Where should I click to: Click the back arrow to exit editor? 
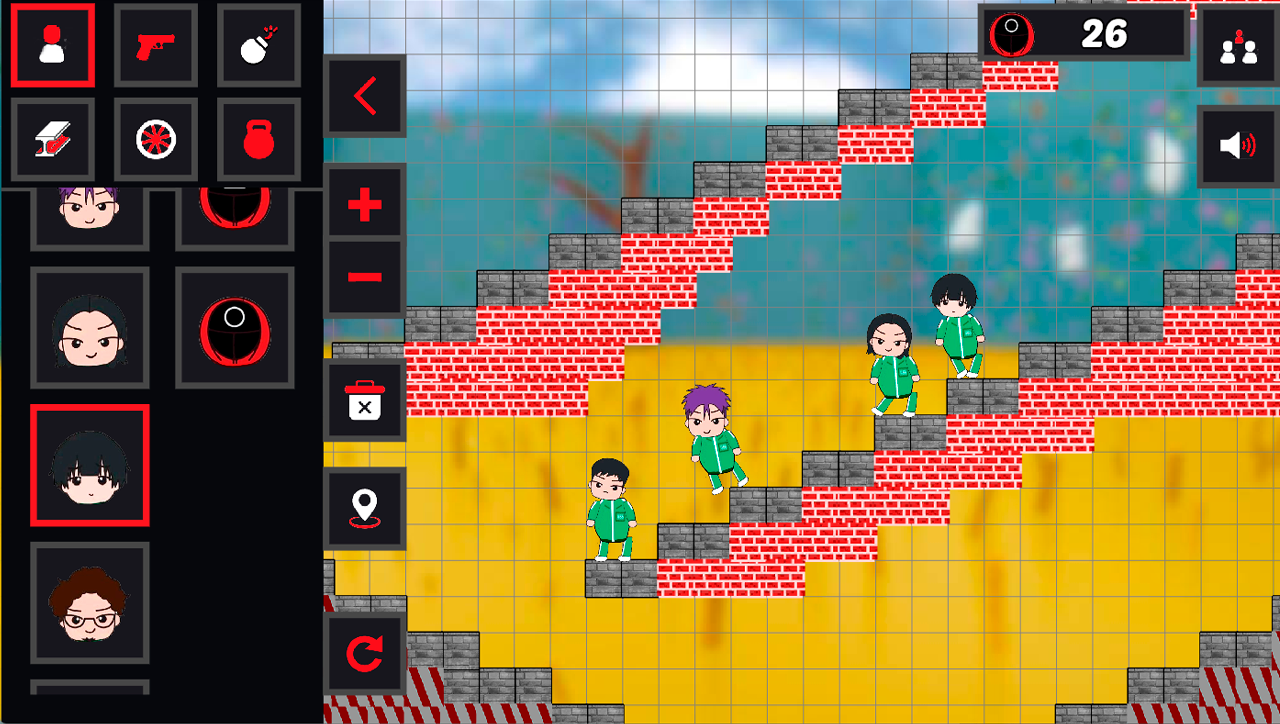coord(364,97)
